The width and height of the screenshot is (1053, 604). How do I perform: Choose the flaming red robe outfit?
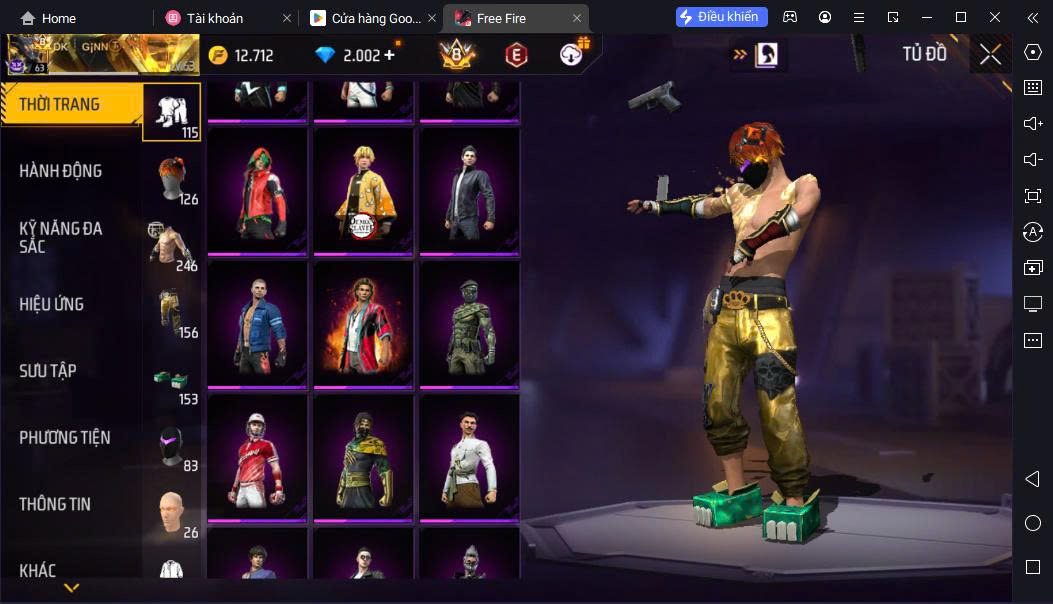[363, 323]
